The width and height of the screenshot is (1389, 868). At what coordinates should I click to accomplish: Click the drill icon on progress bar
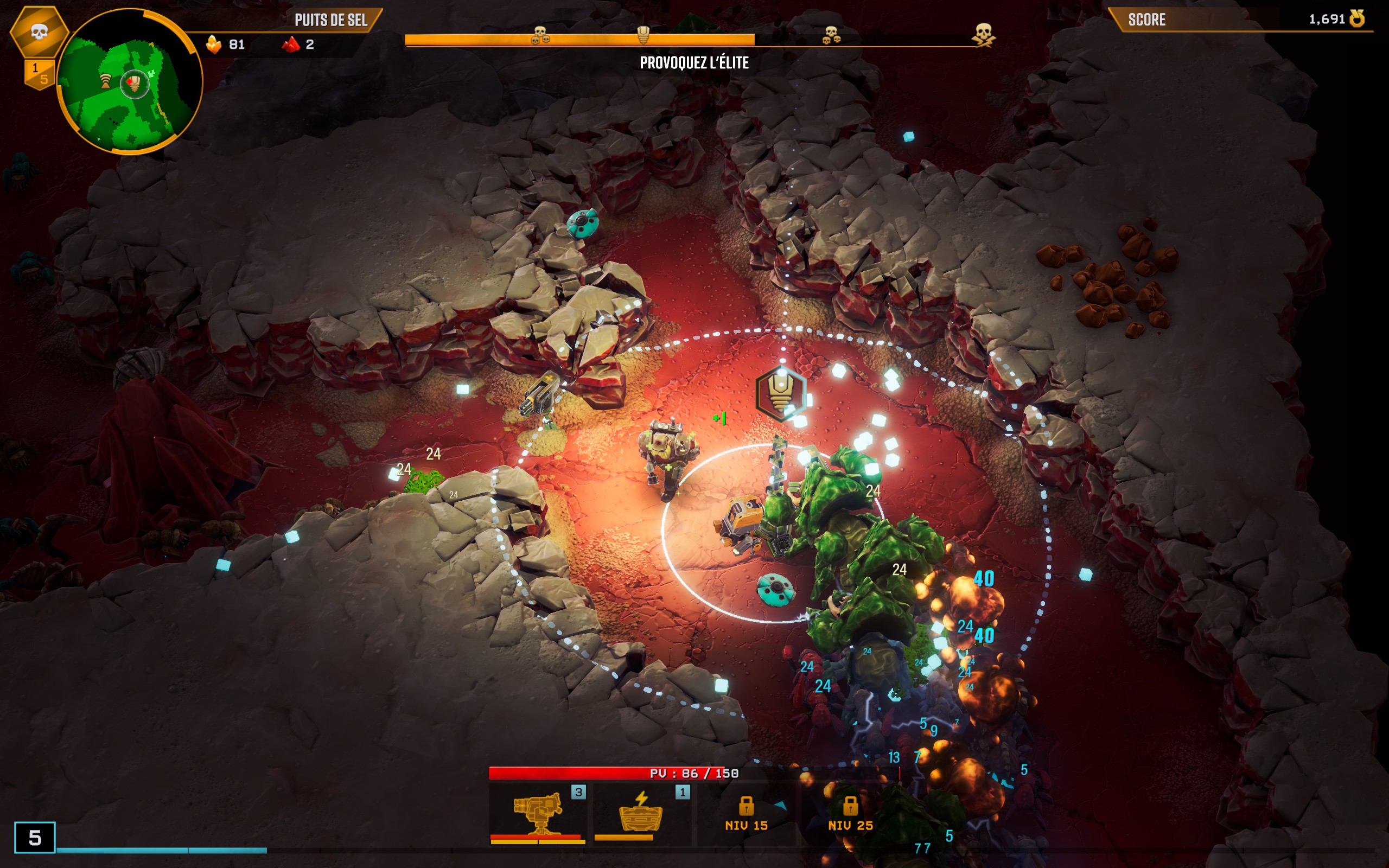[x=643, y=34]
